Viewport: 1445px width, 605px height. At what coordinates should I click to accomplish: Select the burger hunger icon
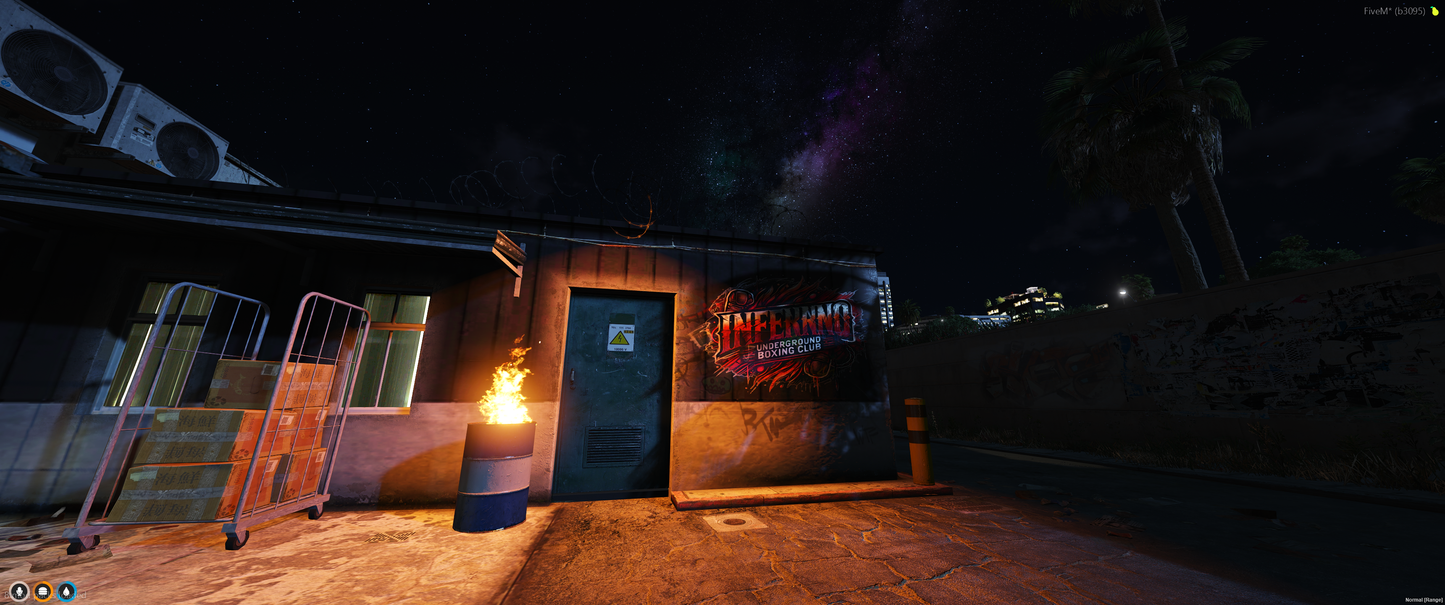pos(43,592)
